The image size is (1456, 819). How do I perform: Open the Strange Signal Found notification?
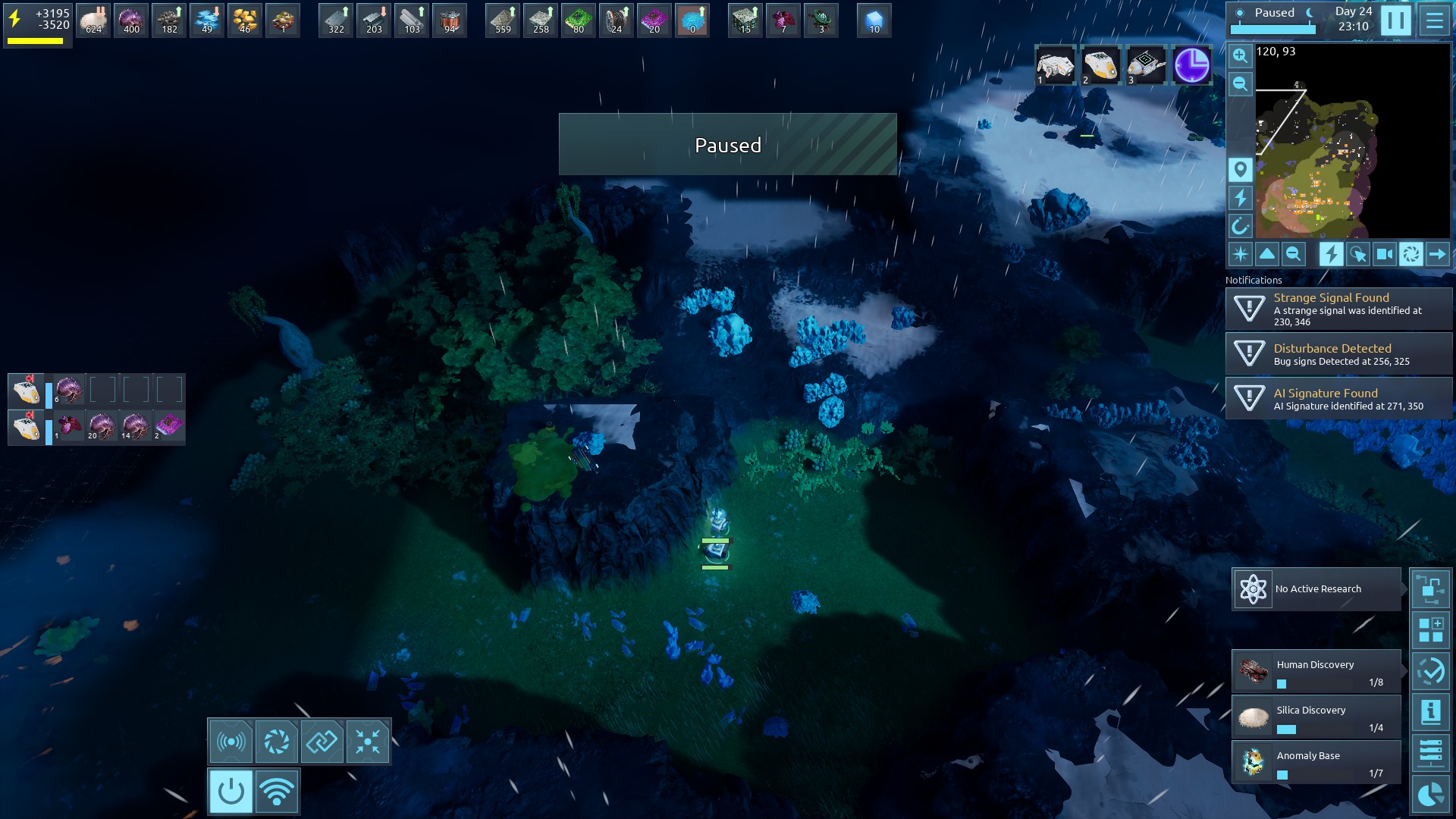(1338, 309)
